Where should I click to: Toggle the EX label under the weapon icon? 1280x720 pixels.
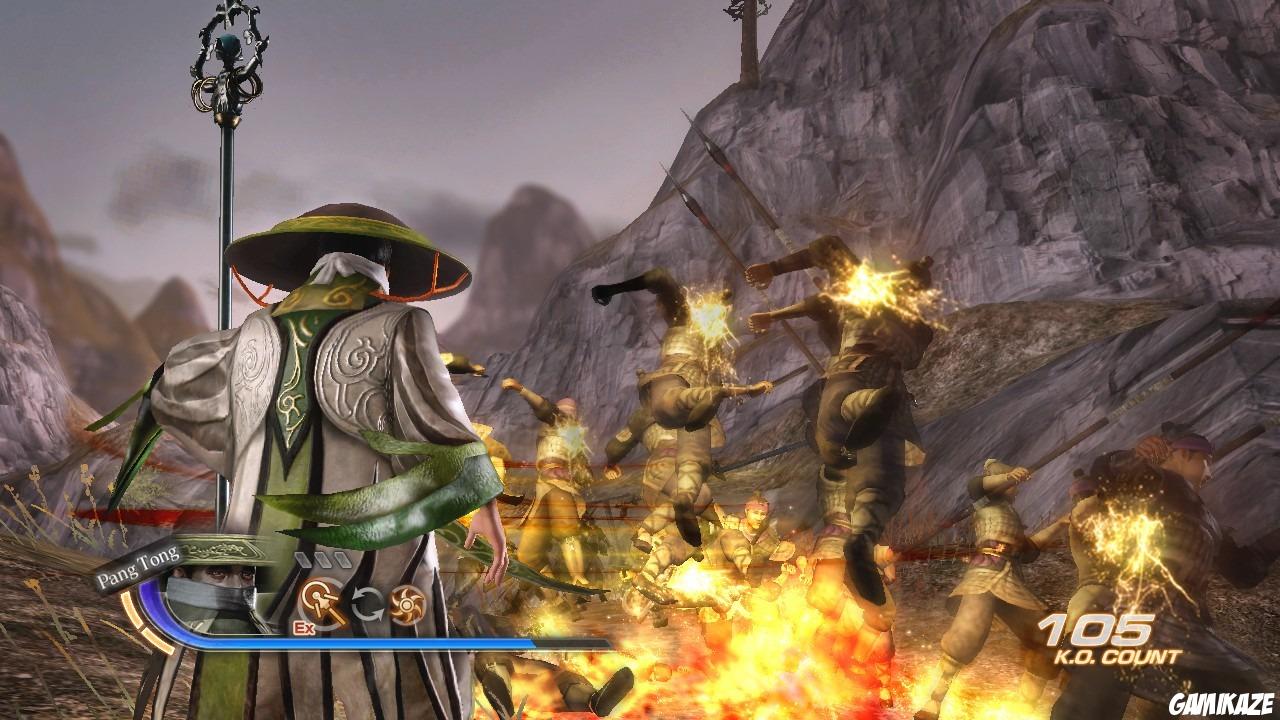tap(303, 627)
